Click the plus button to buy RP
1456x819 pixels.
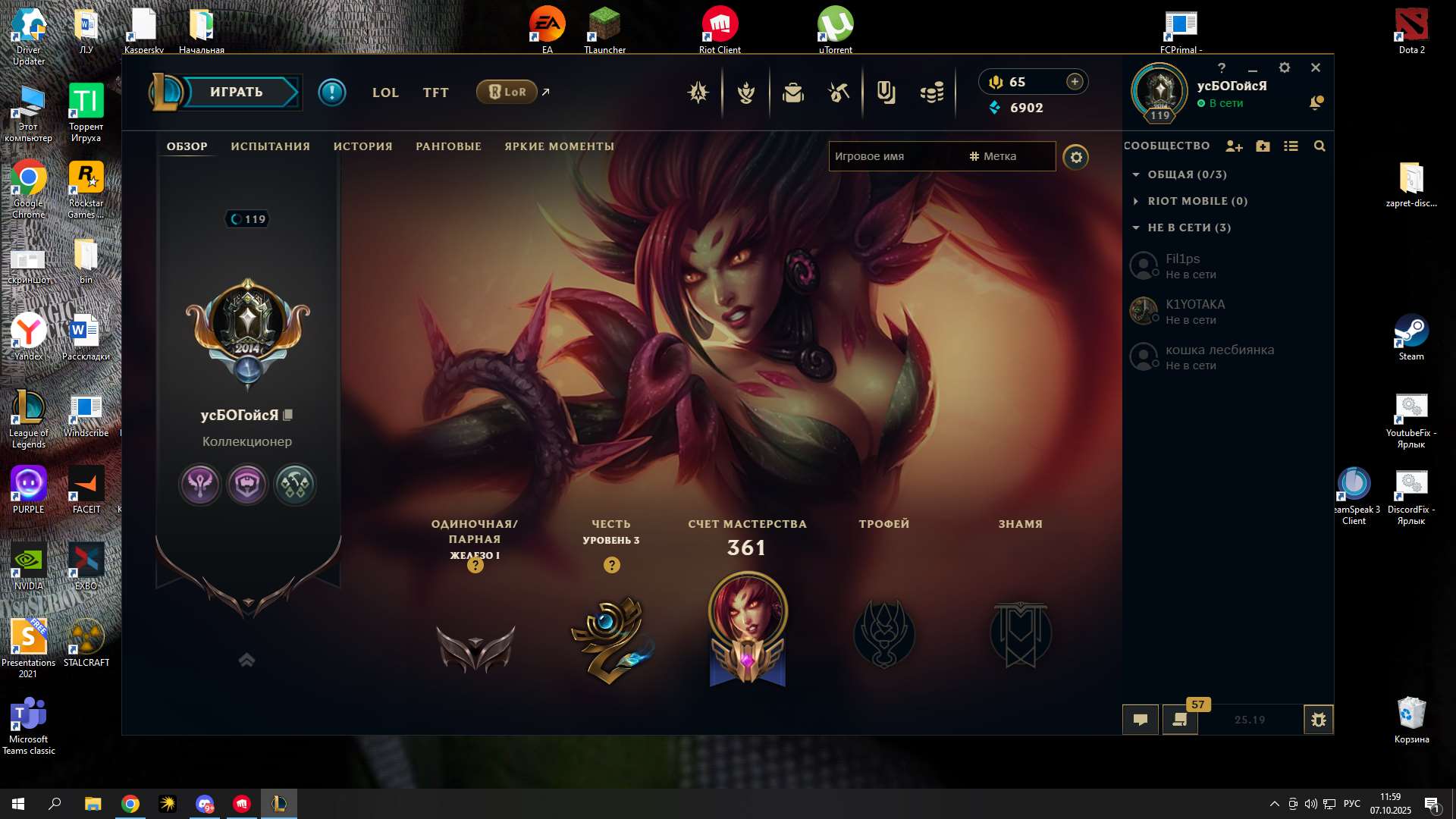(1075, 81)
